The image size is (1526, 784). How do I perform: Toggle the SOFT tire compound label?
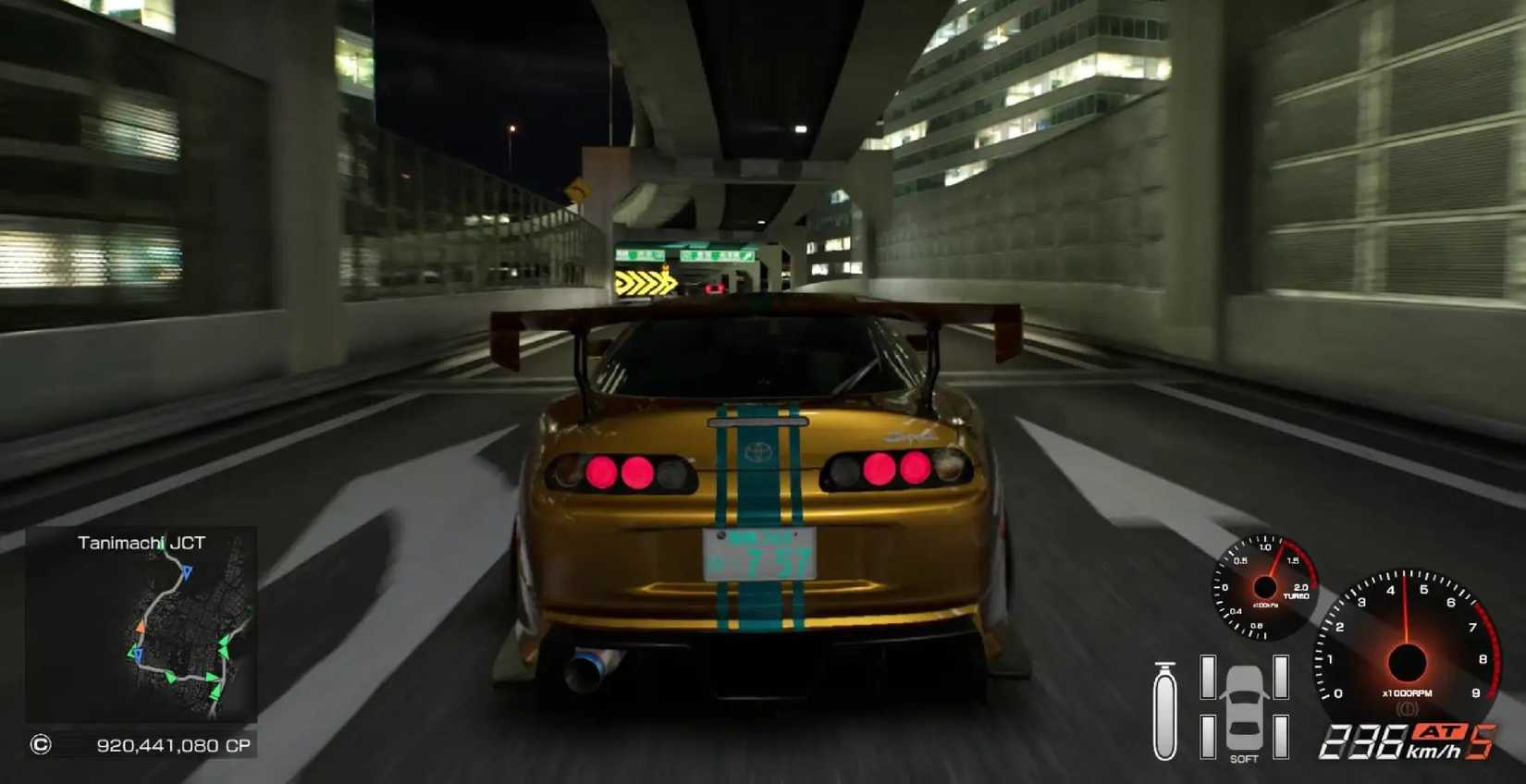click(1244, 759)
